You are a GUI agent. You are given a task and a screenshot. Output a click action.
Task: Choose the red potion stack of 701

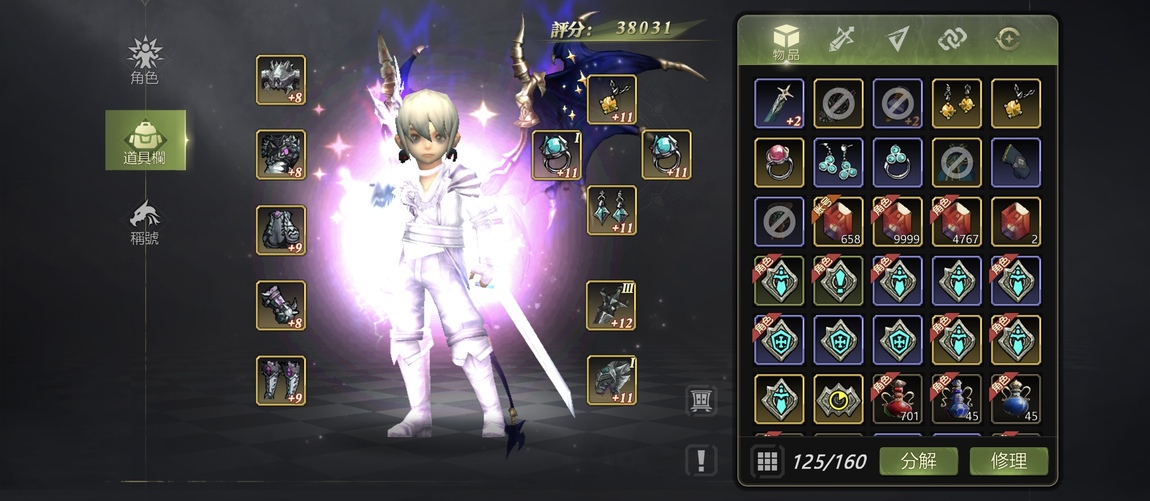(897, 399)
